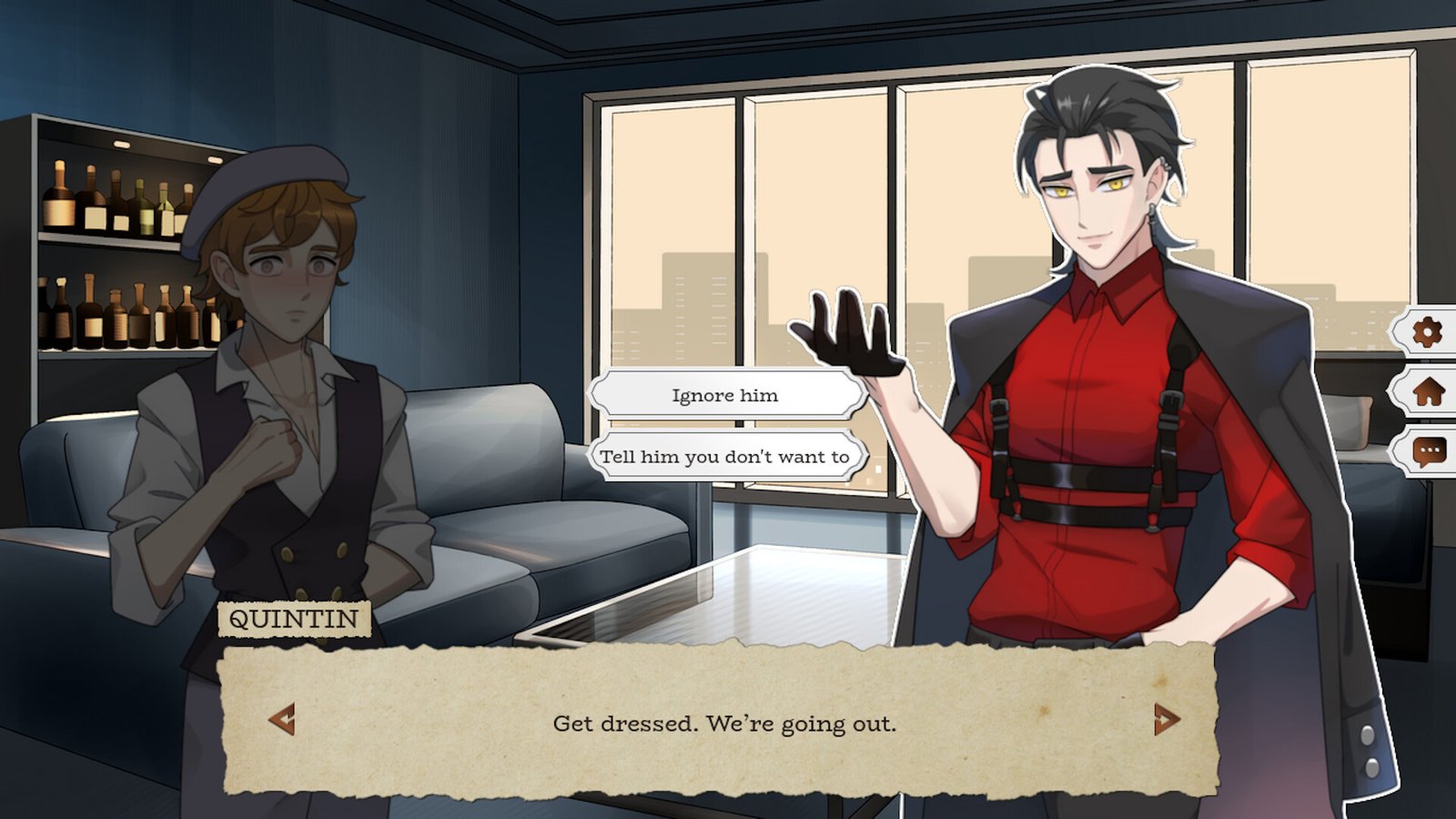Advance dialogue with the right arrow
Image resolution: width=1456 pixels, height=819 pixels.
pos(1166,720)
